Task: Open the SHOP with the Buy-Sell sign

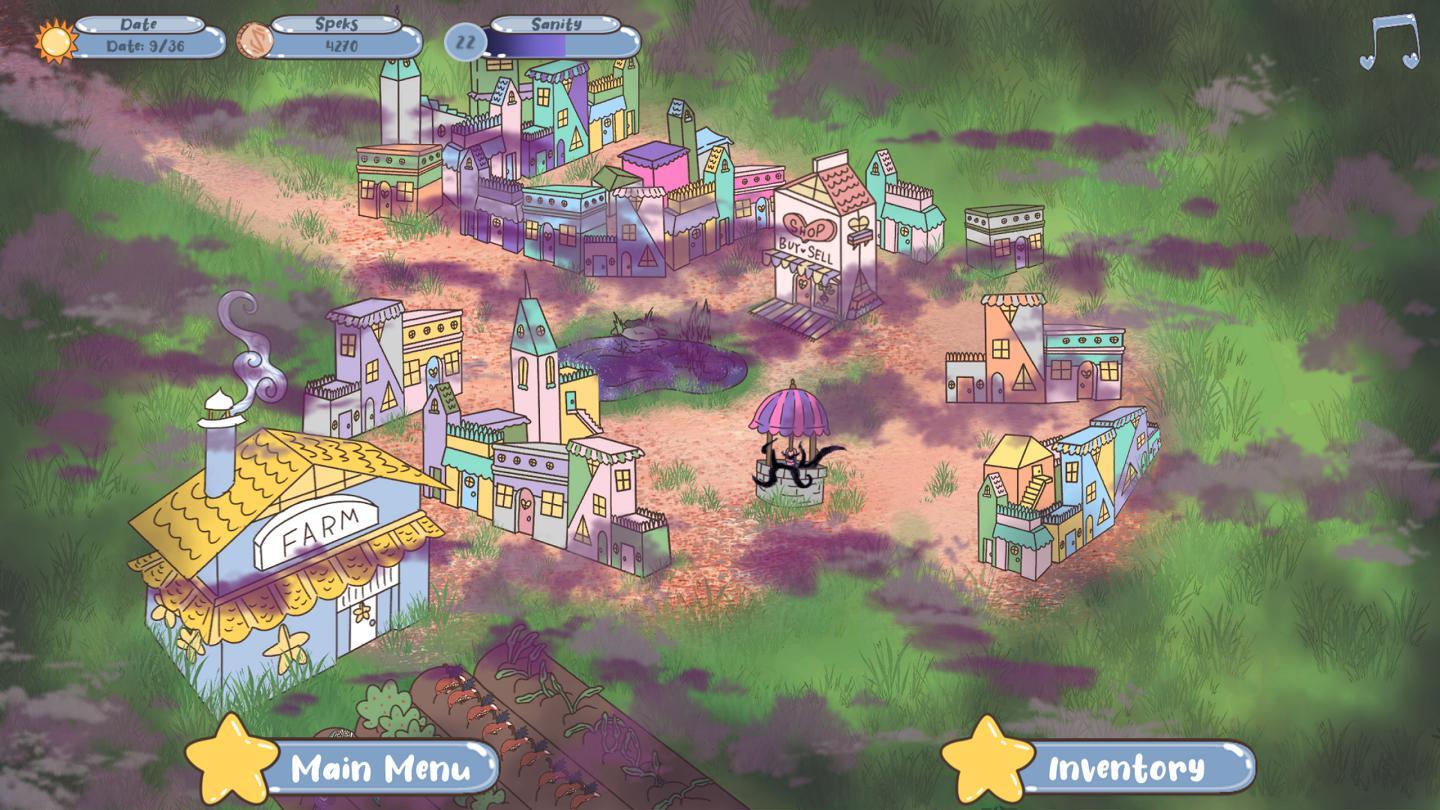Action: coord(813,240)
